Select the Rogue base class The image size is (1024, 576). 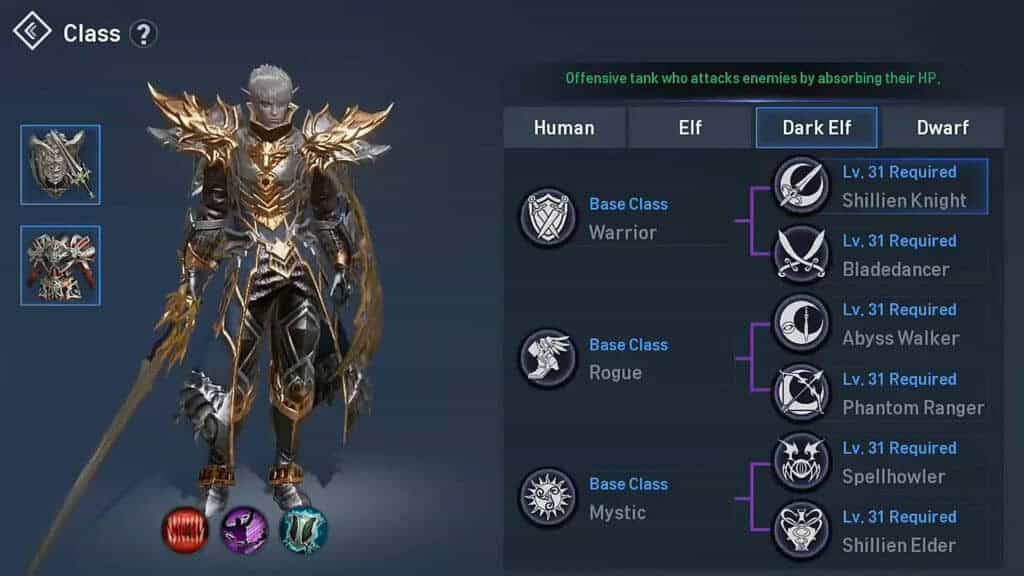(x=547, y=358)
